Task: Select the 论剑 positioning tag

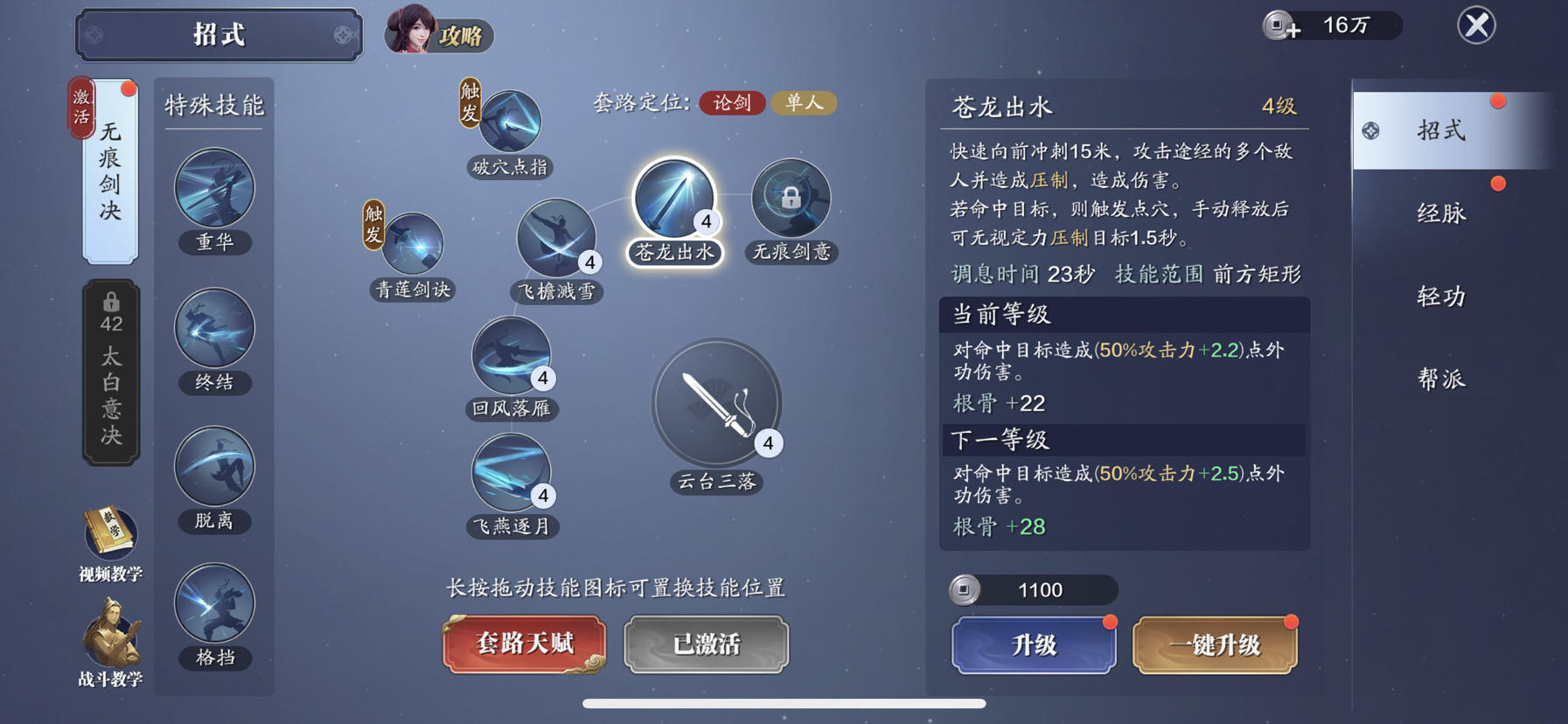Action: coord(733,103)
